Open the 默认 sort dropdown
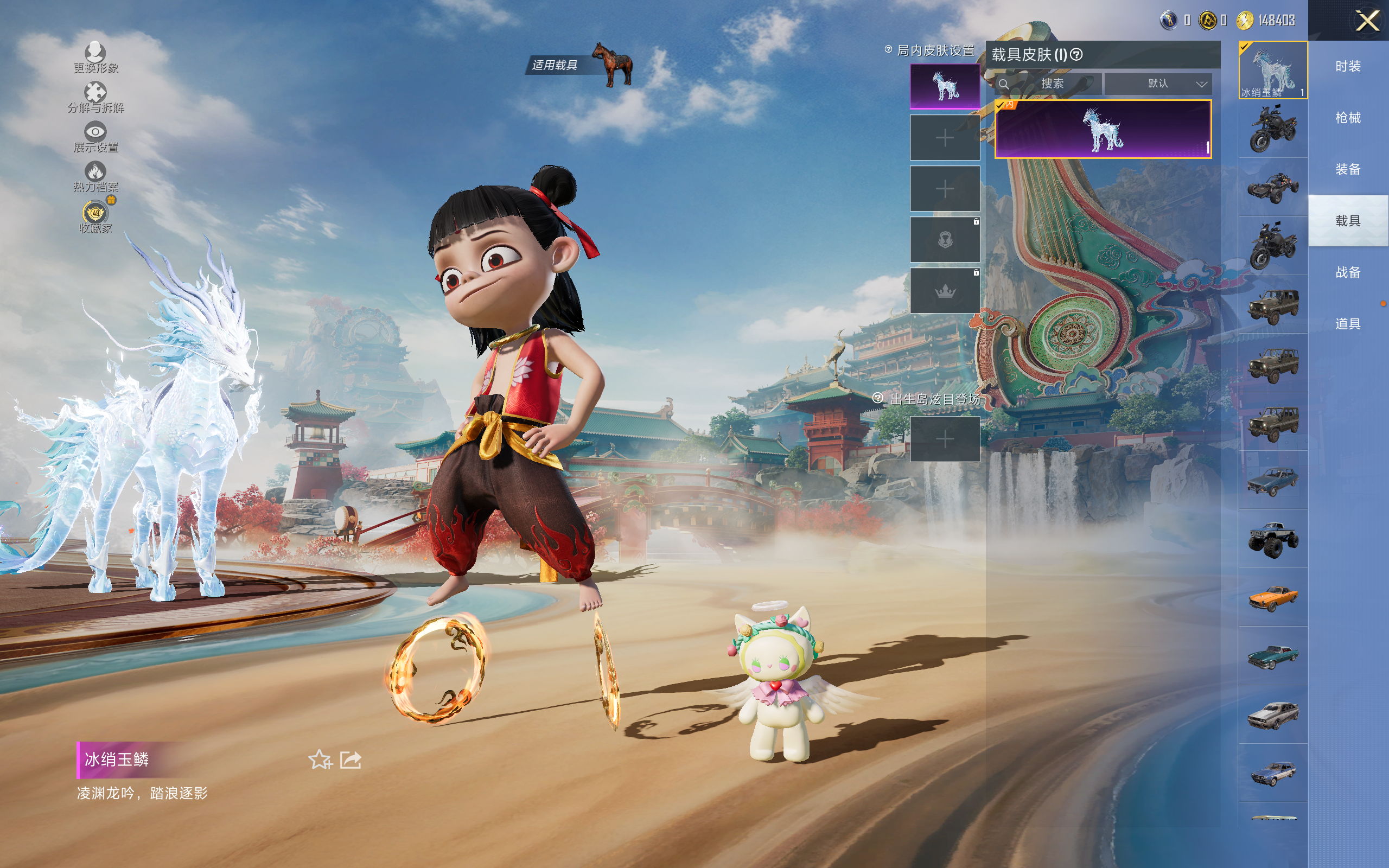This screenshot has height=868, width=1389. [x=1158, y=84]
